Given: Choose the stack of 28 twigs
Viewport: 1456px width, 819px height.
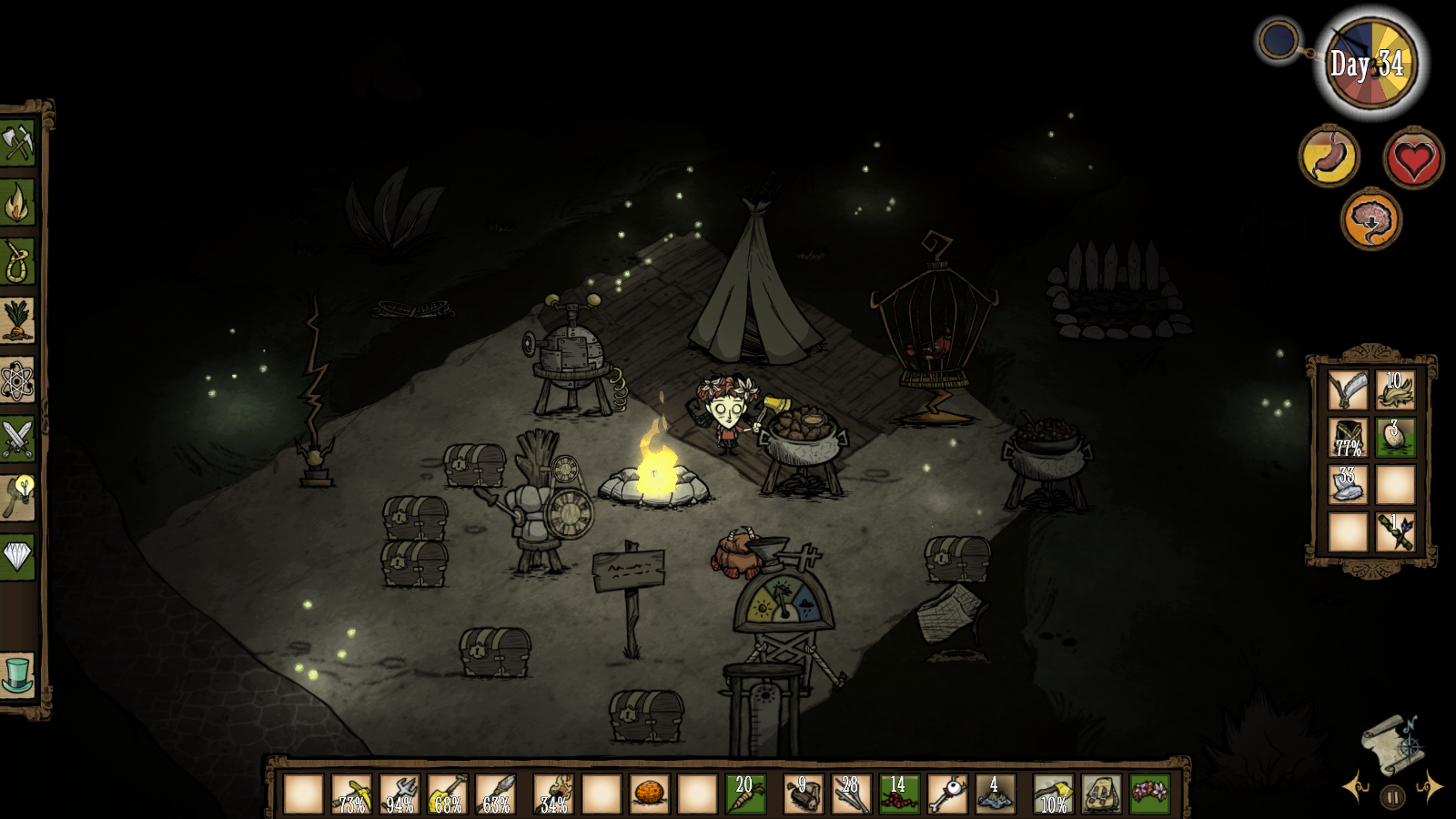Looking at the screenshot, I should tap(850, 794).
